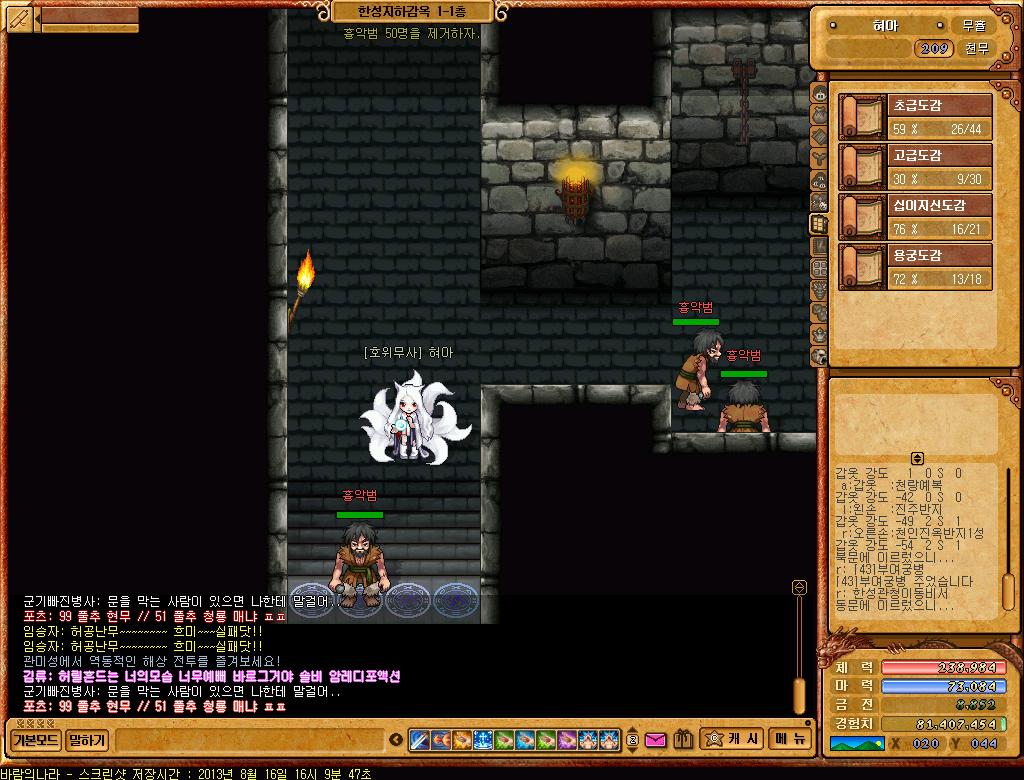The width and height of the screenshot is (1024, 780).
Task: Click the chat log scrollbar handle
Action: [x=799, y=696]
